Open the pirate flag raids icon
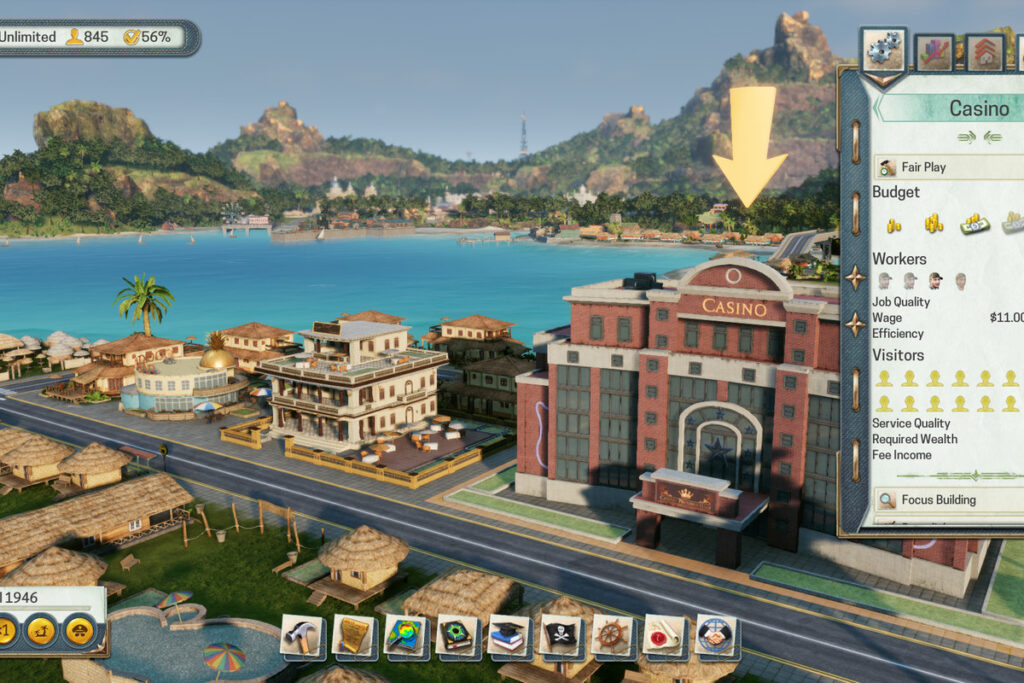 561,634
